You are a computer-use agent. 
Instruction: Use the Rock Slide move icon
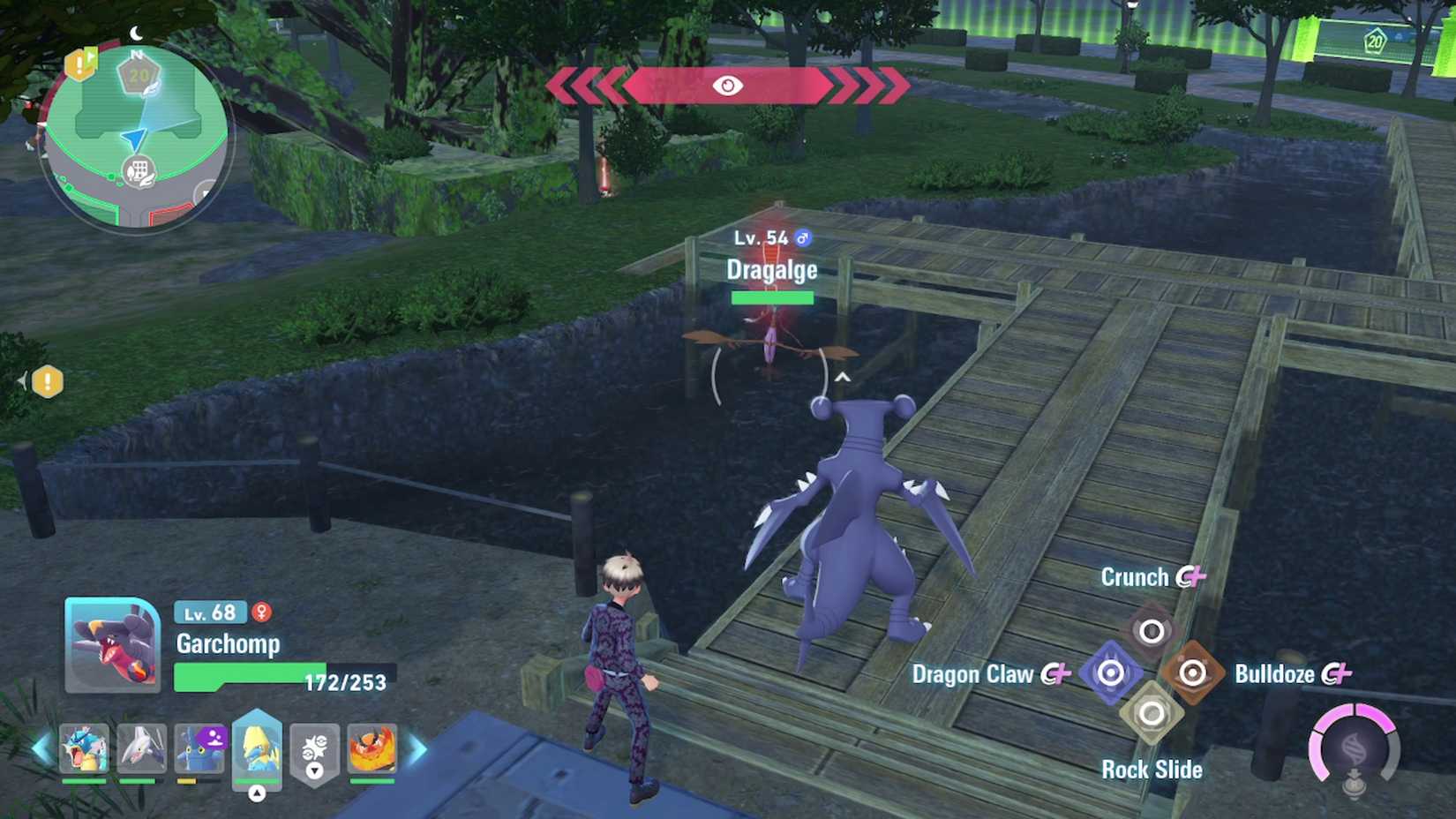coord(1151,712)
